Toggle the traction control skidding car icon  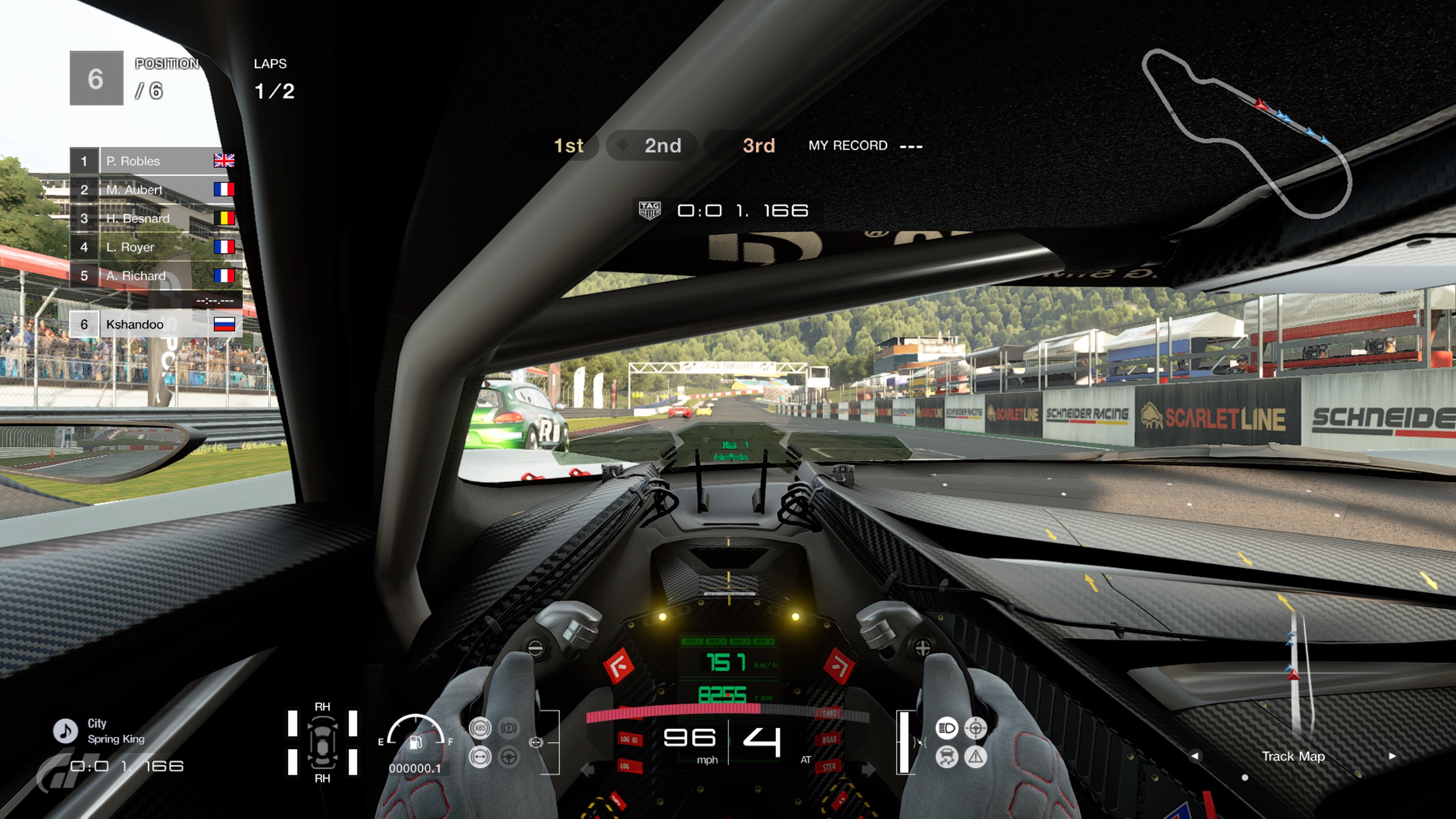click(947, 757)
